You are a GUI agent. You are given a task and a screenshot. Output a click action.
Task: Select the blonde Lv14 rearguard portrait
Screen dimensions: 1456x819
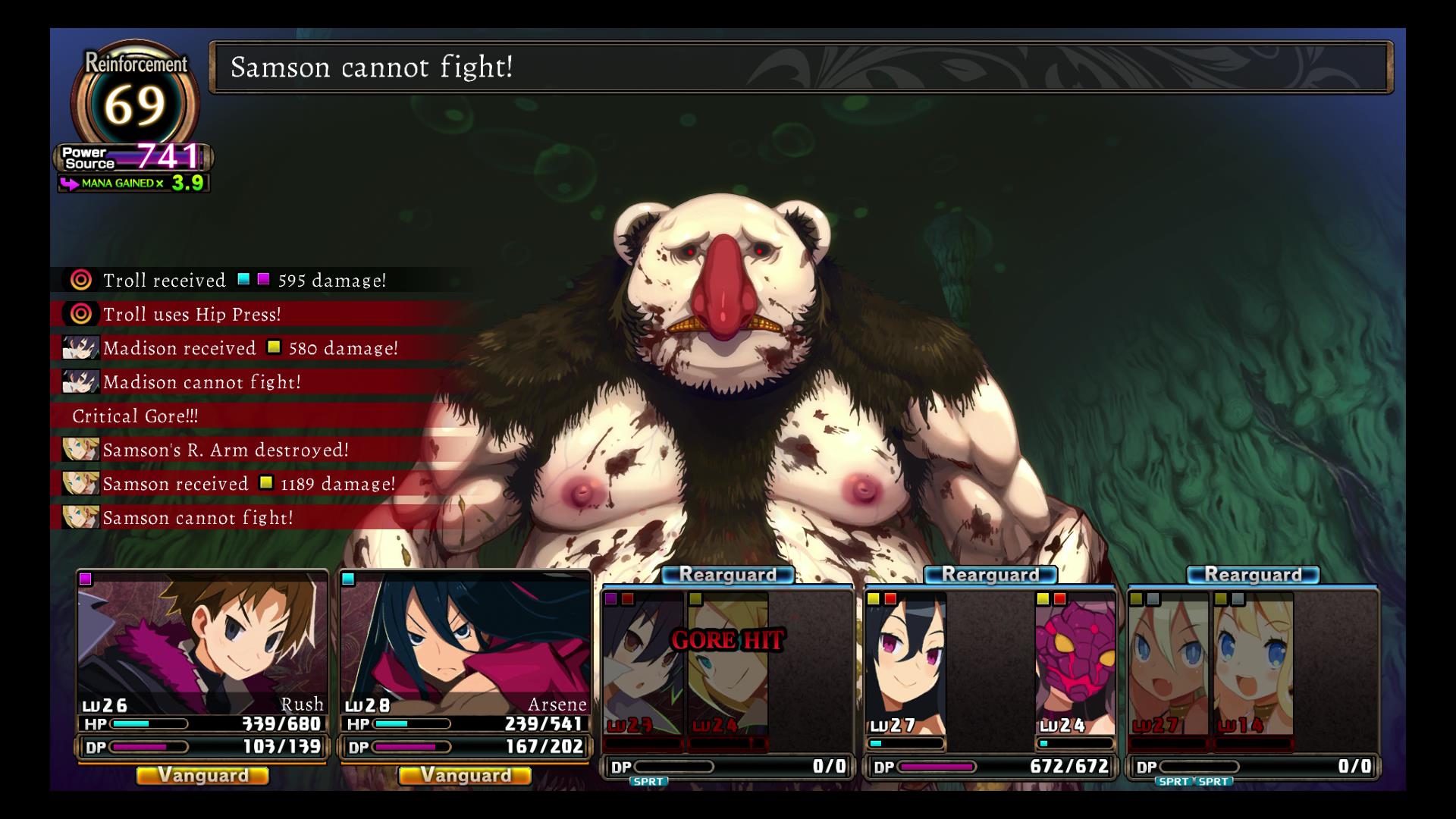click(1253, 667)
